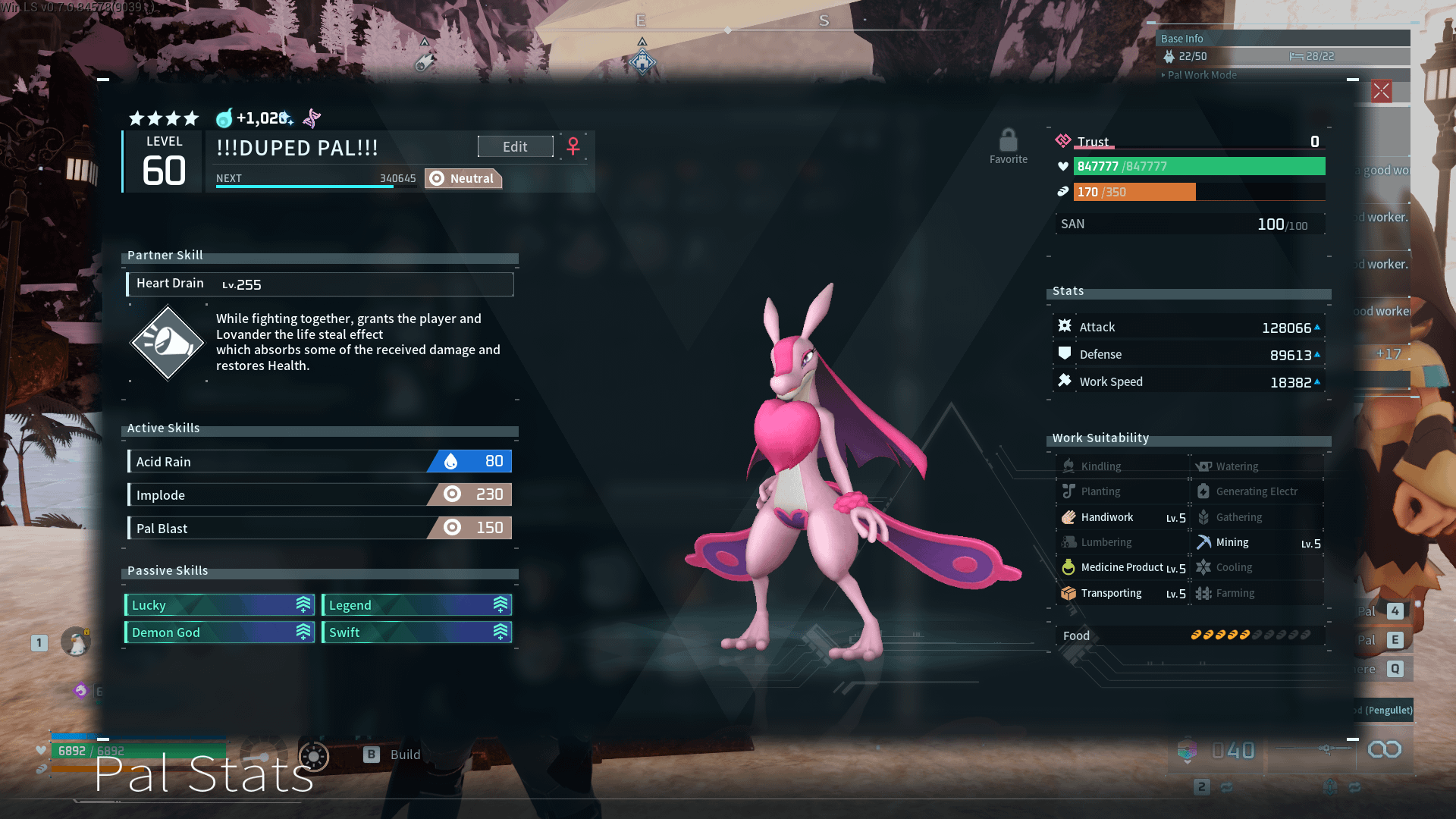Viewport: 1456px width, 819px height.
Task: Click the Attack stat row
Action: pyautogui.click(x=1188, y=327)
